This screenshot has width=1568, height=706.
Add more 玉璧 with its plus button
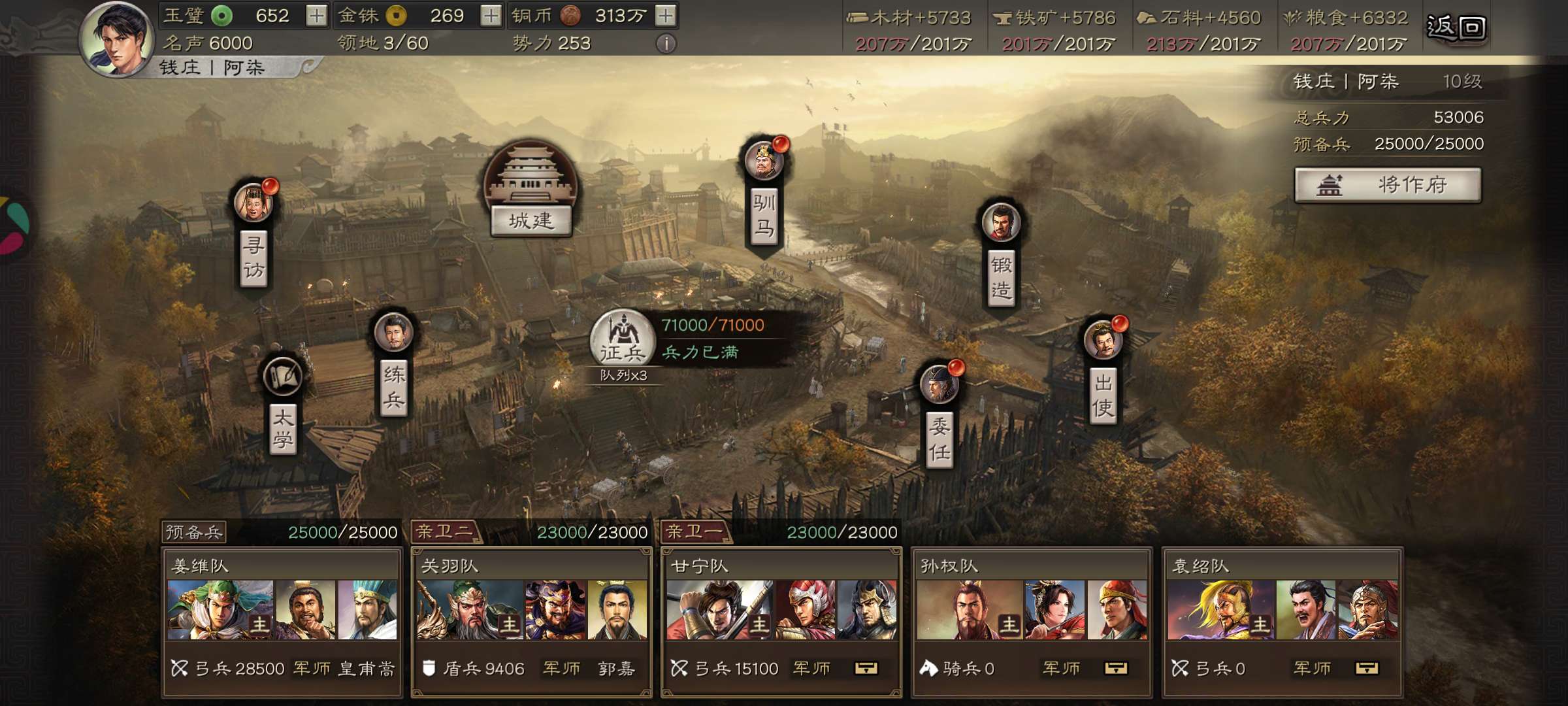(316, 16)
